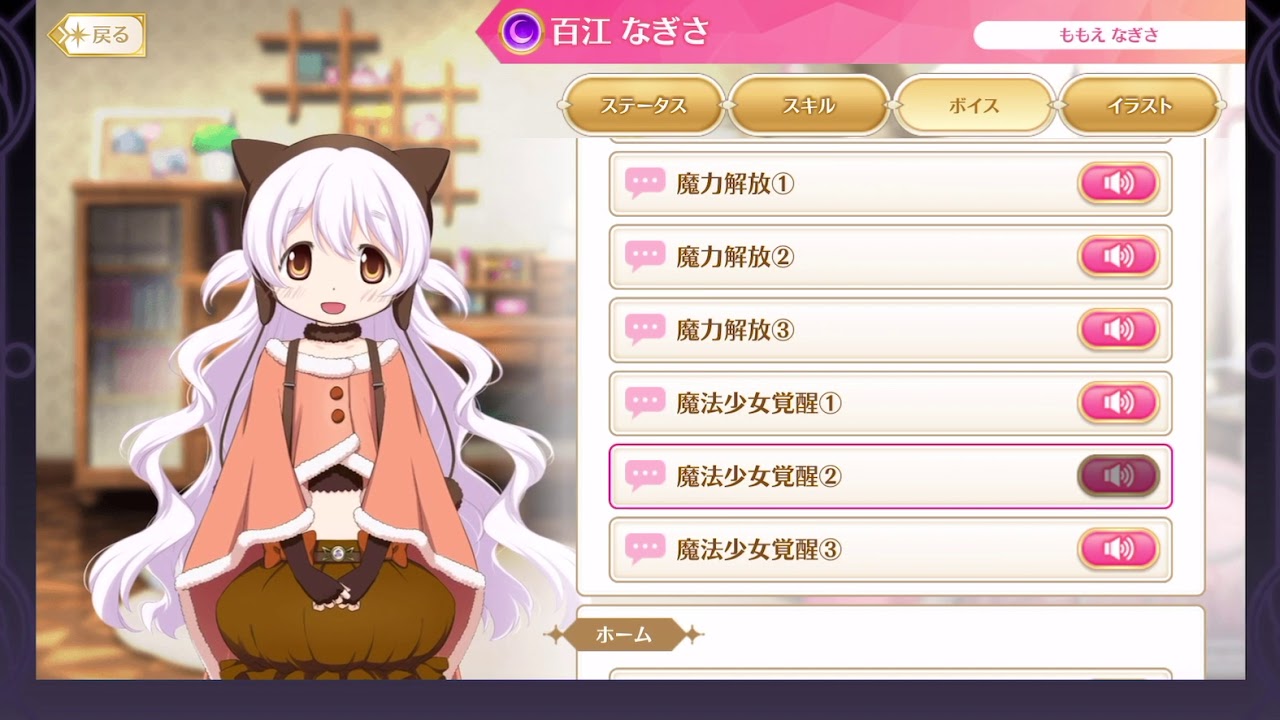Expand the ホーム voice section
This screenshot has width=1280, height=720.
[x=623, y=634]
